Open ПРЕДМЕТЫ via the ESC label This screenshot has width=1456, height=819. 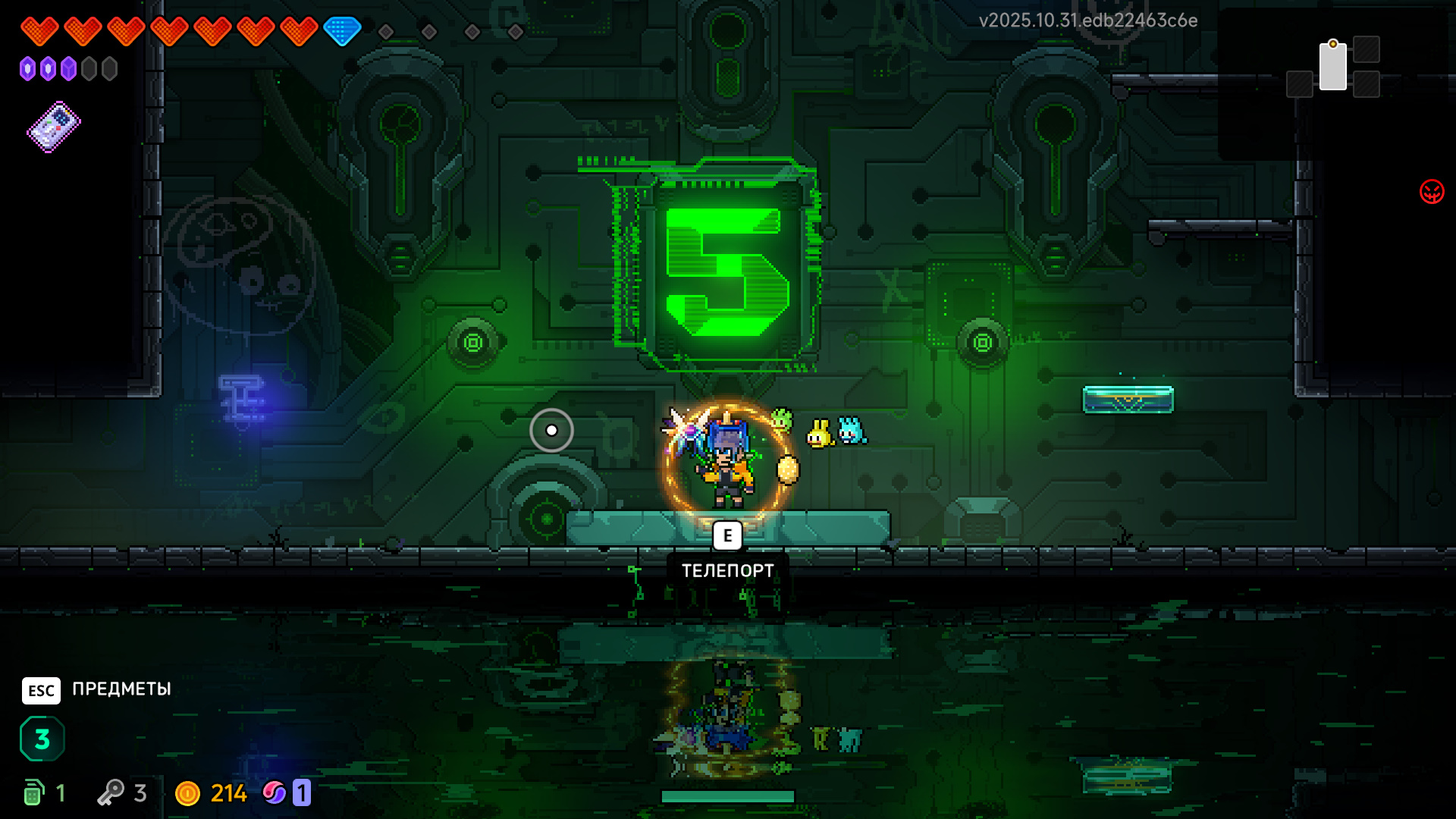[x=120, y=690]
